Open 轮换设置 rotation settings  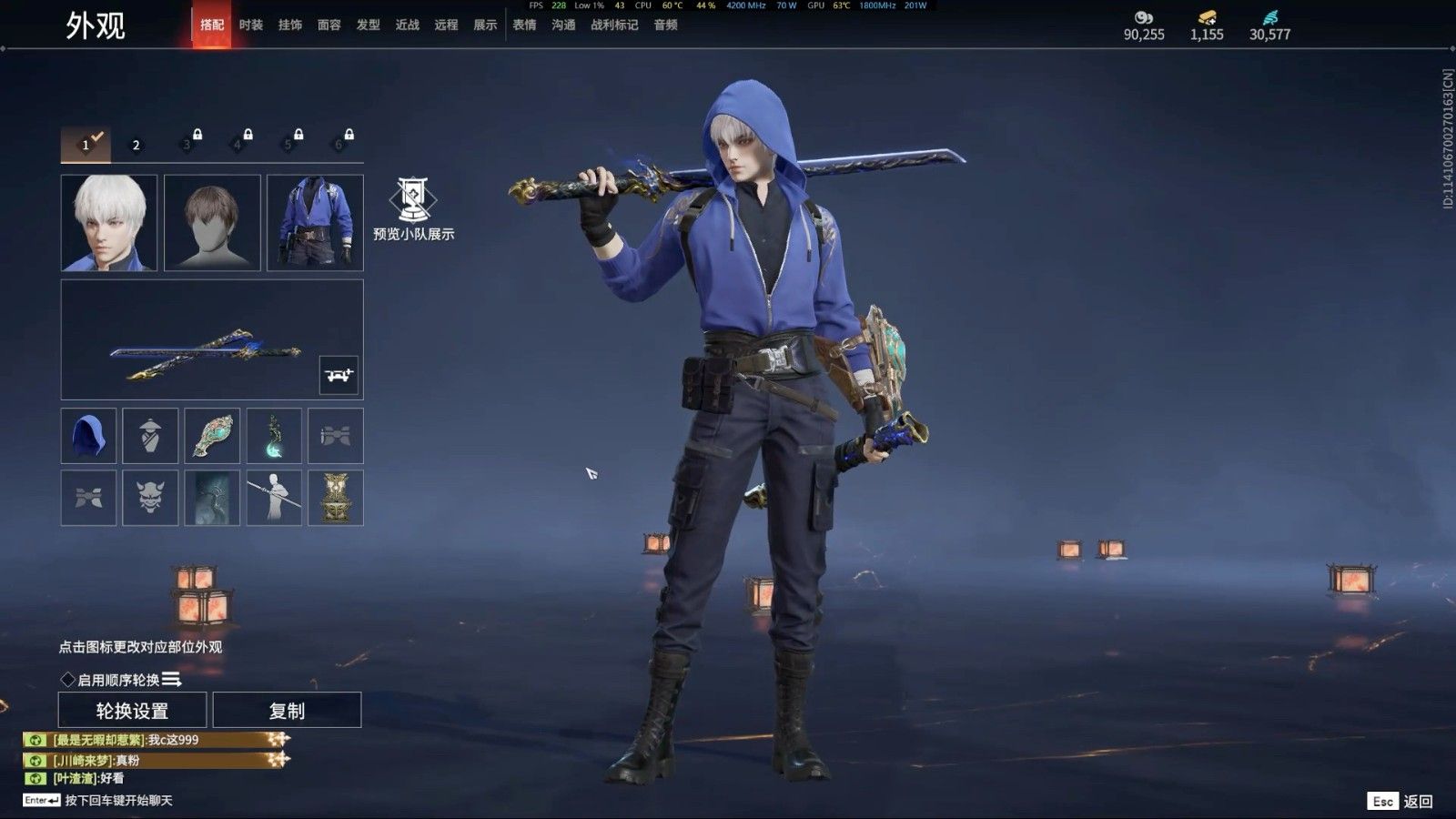tap(133, 708)
